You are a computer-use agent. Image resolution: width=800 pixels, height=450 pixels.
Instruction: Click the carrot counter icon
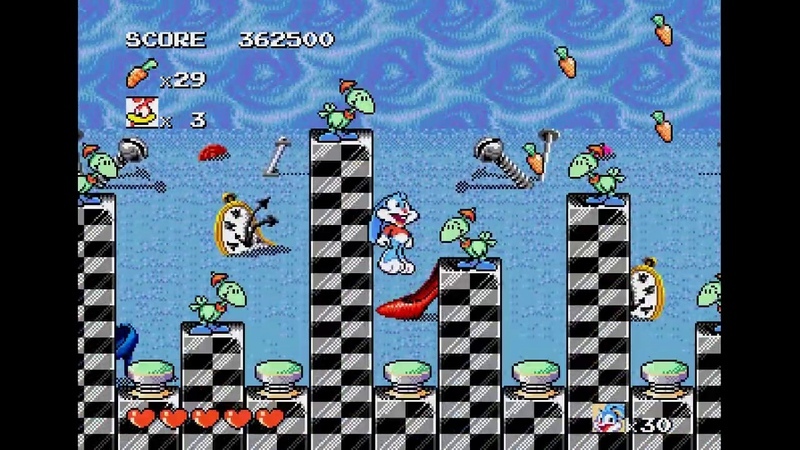141,73
